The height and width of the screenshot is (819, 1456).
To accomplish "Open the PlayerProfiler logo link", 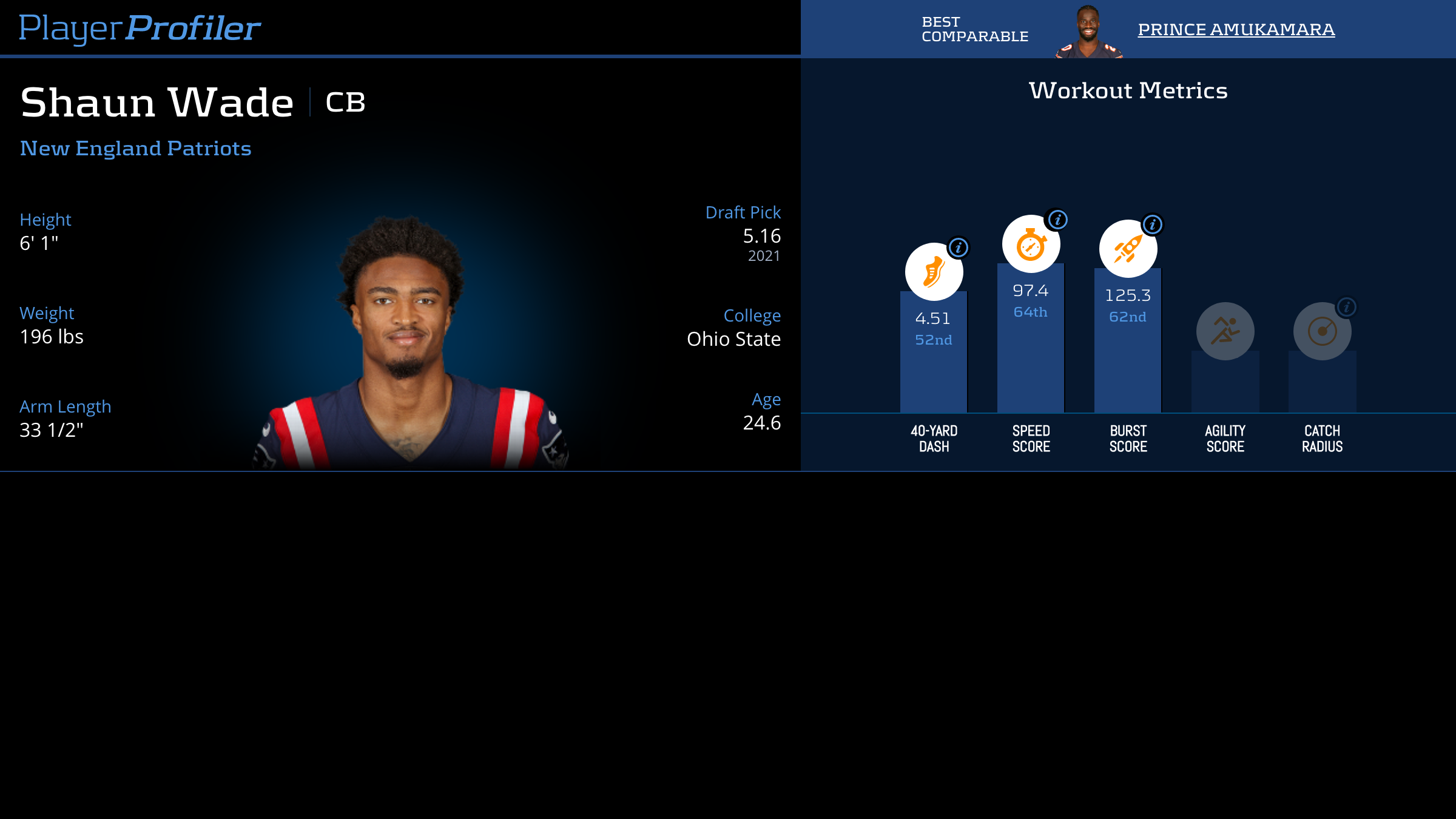I will click(x=140, y=28).
